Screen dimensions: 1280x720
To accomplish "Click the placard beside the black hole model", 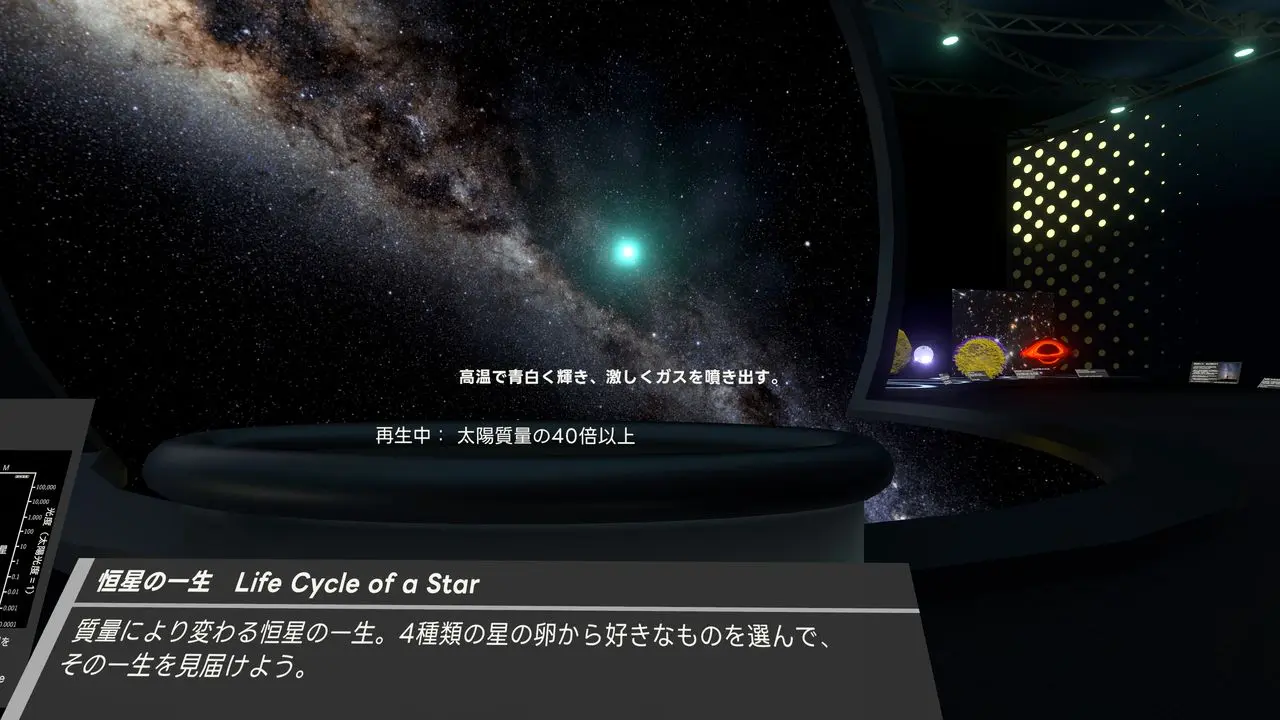I will 1089,374.
